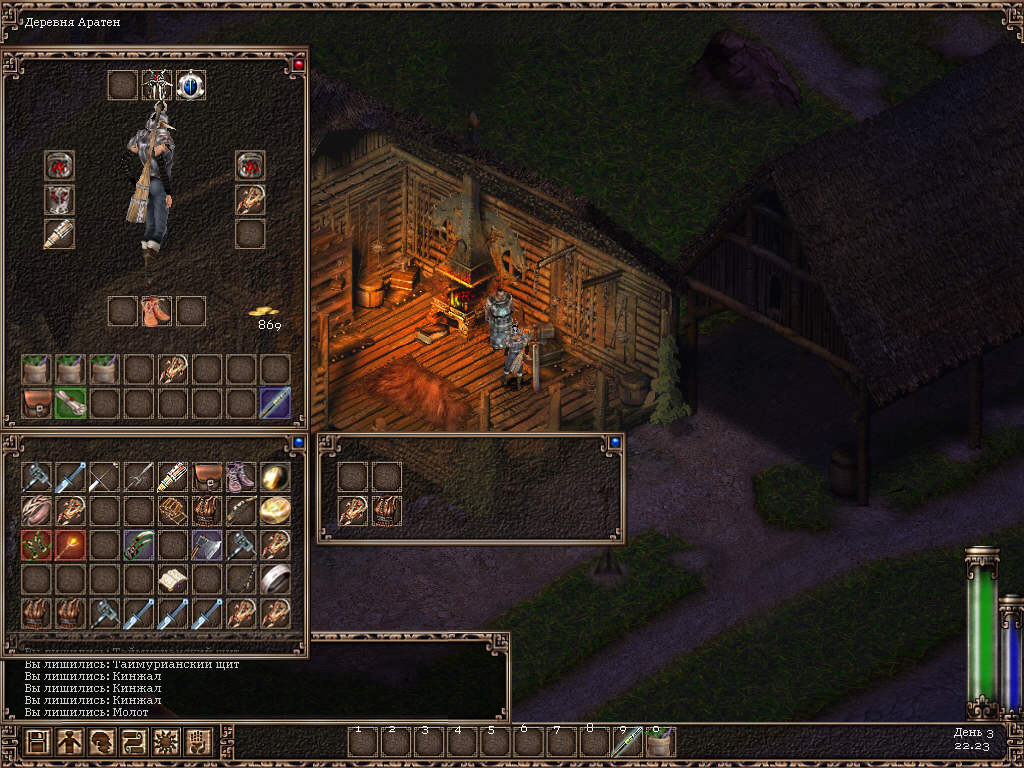Open the character sheet figure button
The width and height of the screenshot is (1024, 768).
coord(69,742)
